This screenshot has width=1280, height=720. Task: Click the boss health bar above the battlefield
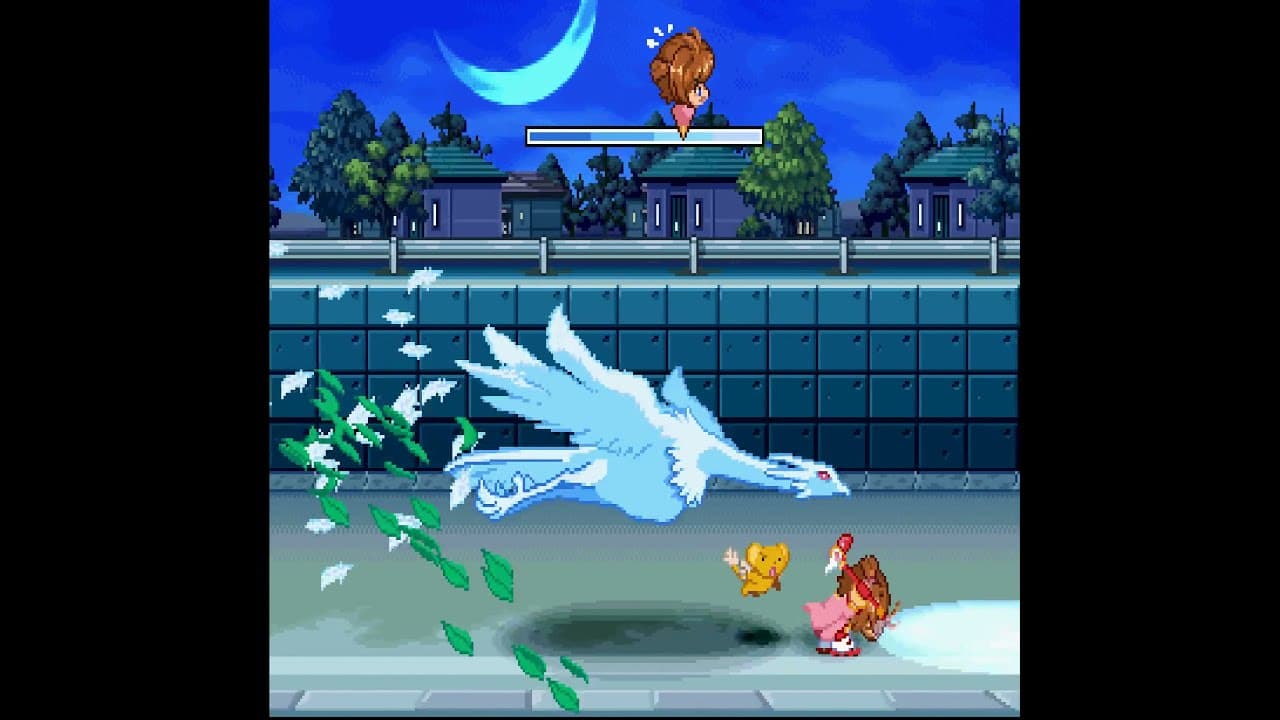point(645,133)
